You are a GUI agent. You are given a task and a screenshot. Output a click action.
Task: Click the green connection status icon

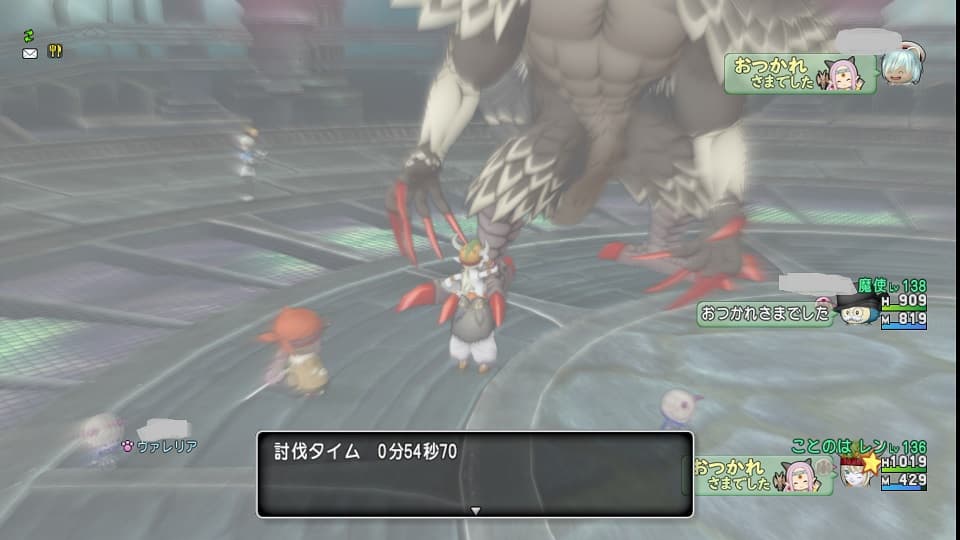pyautogui.click(x=30, y=35)
